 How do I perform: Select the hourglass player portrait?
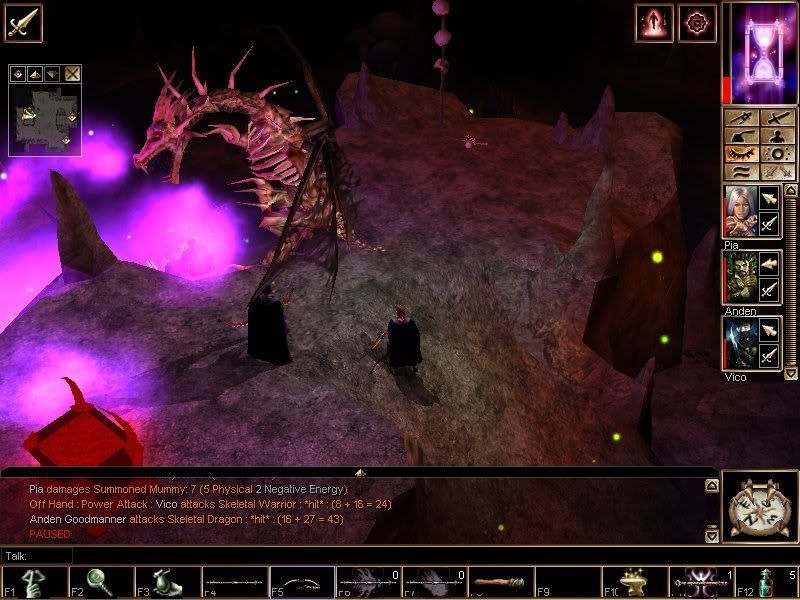click(x=758, y=52)
